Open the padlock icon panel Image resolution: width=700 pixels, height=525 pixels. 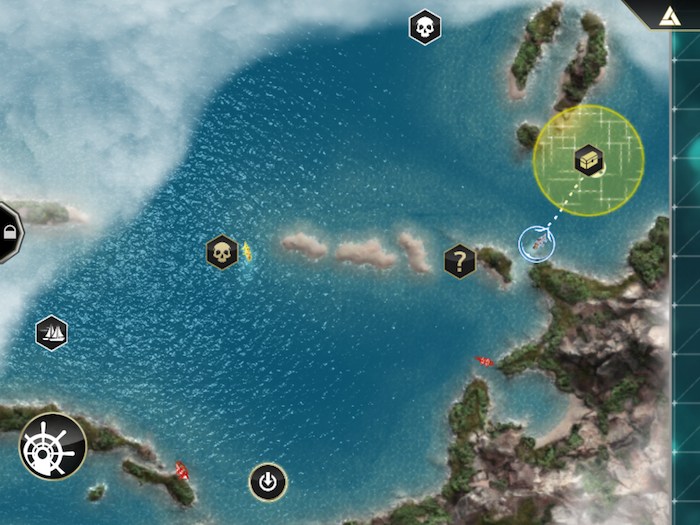[8, 232]
